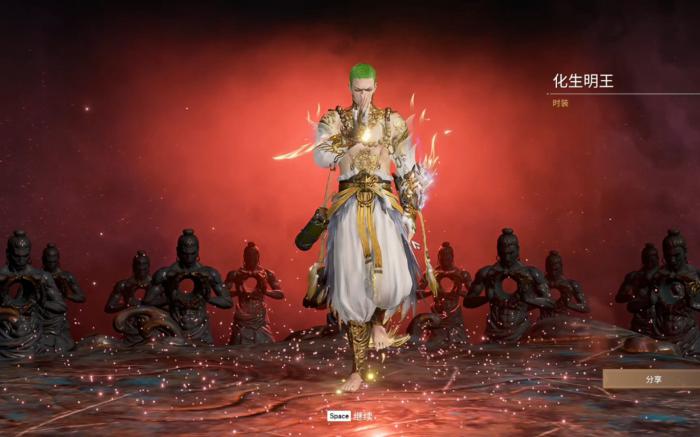Click the 分享 (Share) button
Image resolution: width=700 pixels, height=437 pixels.
click(x=652, y=379)
